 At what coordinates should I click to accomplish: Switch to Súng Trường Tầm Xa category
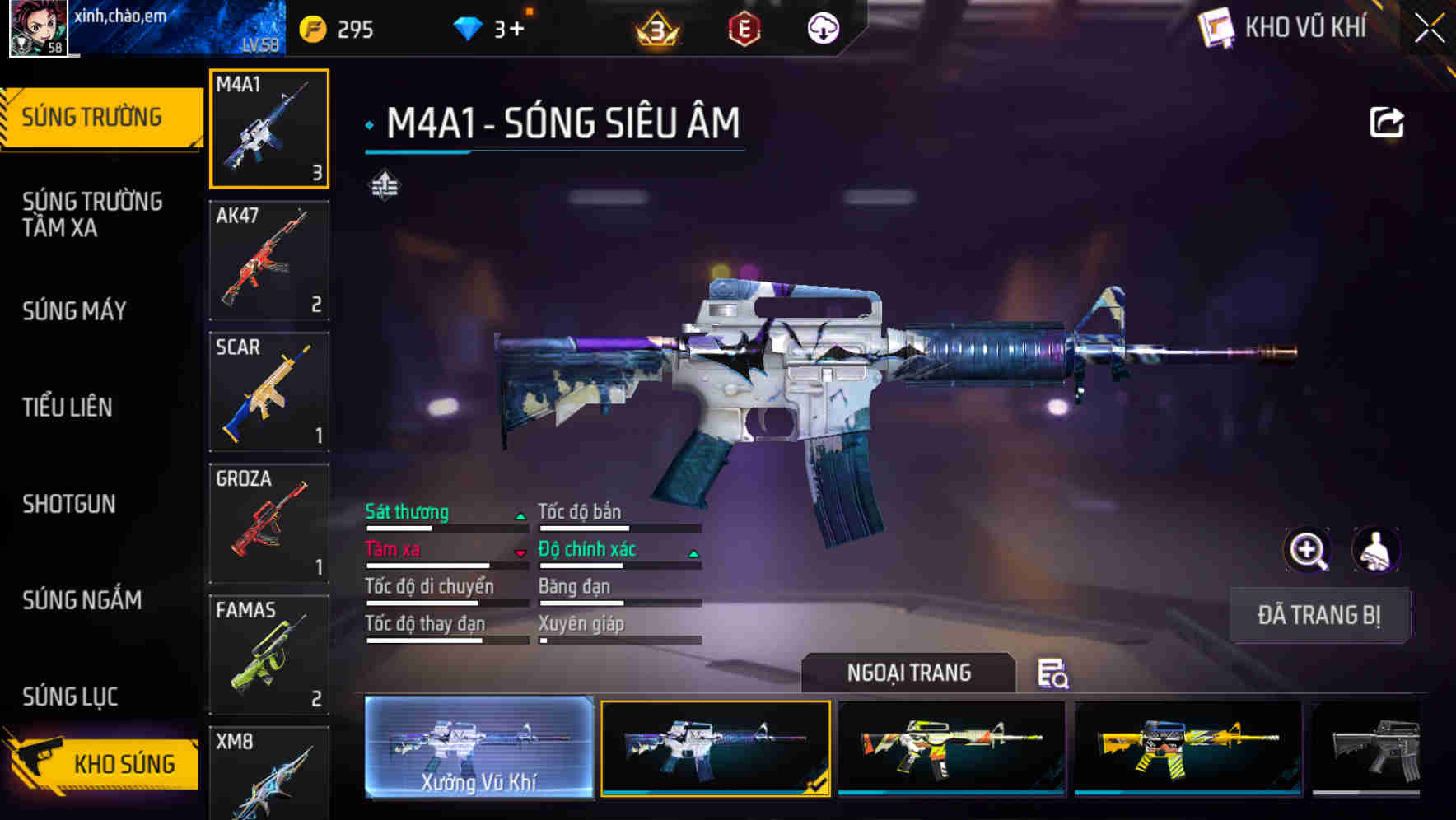click(x=92, y=214)
